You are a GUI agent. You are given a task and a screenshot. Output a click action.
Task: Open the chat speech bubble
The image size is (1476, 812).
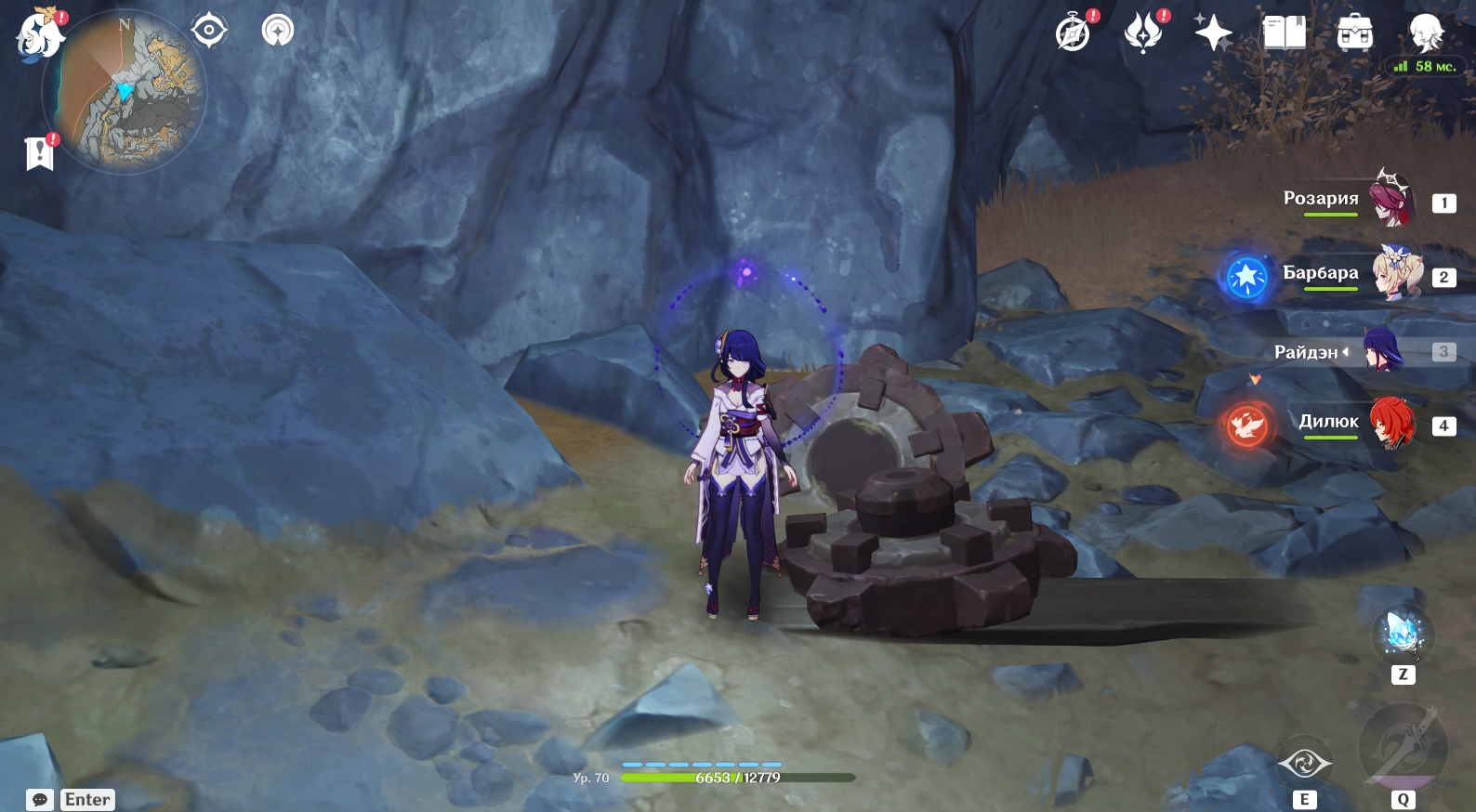(x=40, y=800)
